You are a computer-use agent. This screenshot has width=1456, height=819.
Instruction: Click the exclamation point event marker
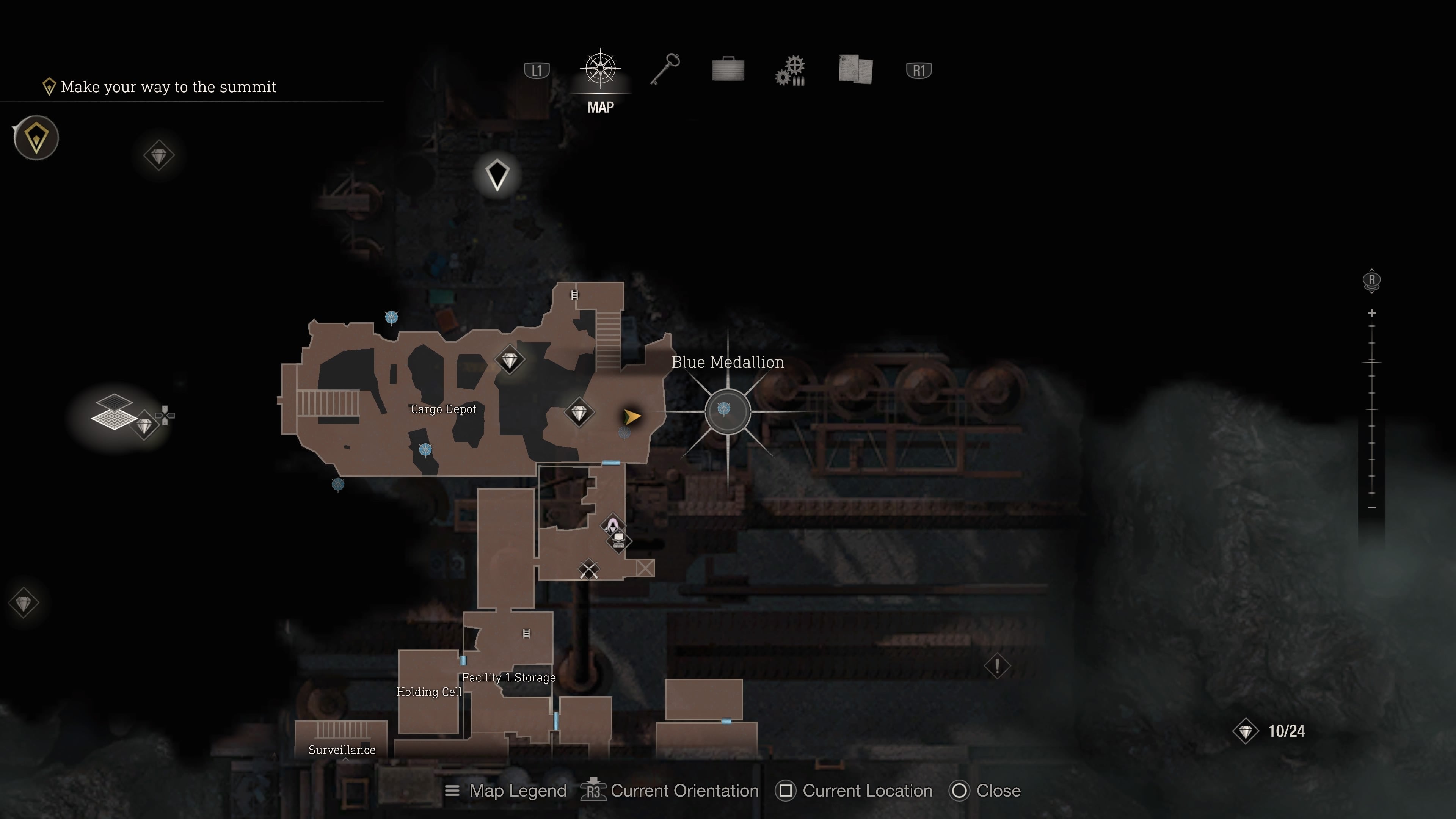998,667
